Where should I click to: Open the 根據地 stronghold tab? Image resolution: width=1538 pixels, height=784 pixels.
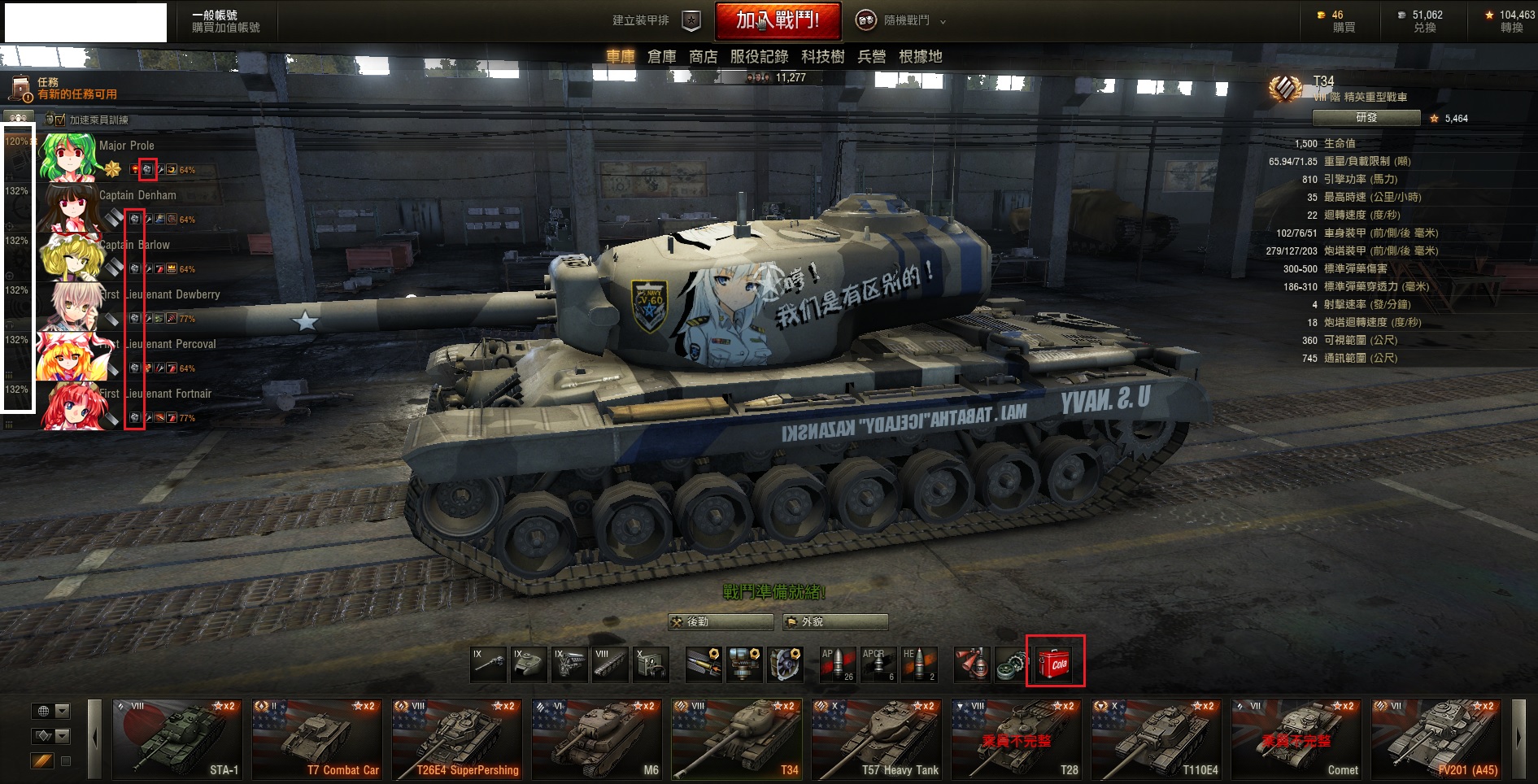[920, 57]
